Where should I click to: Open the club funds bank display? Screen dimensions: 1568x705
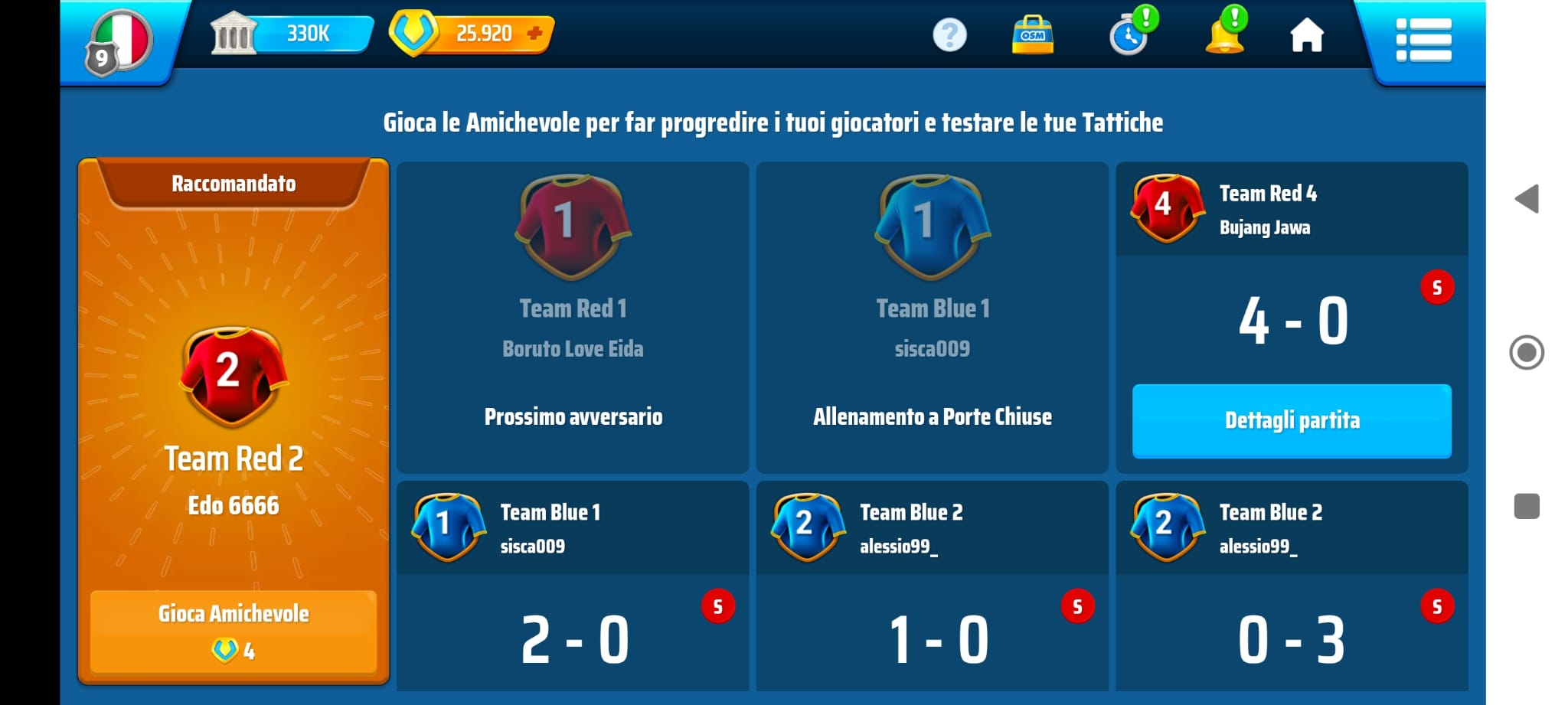291,34
